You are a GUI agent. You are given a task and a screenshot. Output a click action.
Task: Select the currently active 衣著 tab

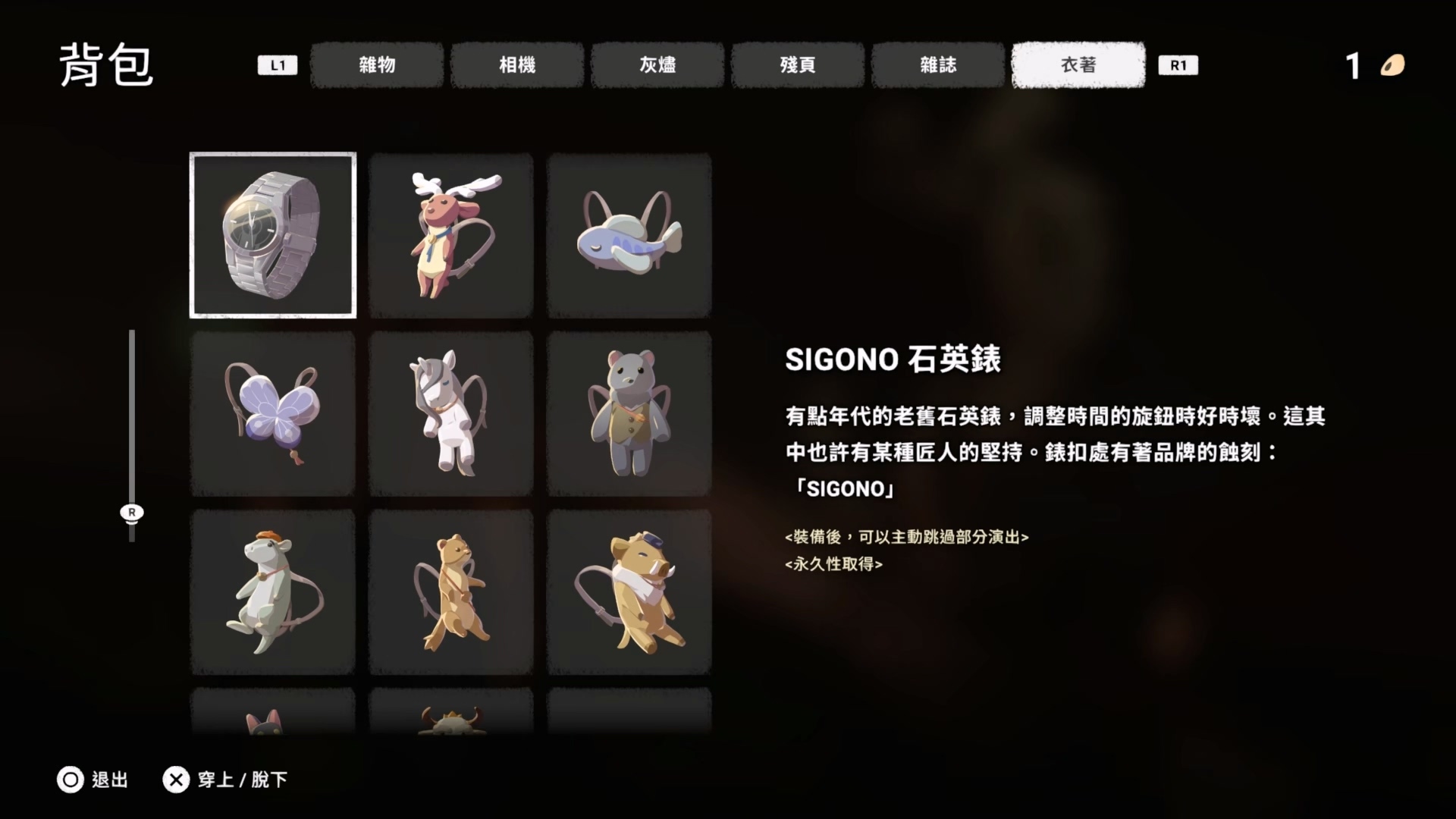pyautogui.click(x=1078, y=64)
